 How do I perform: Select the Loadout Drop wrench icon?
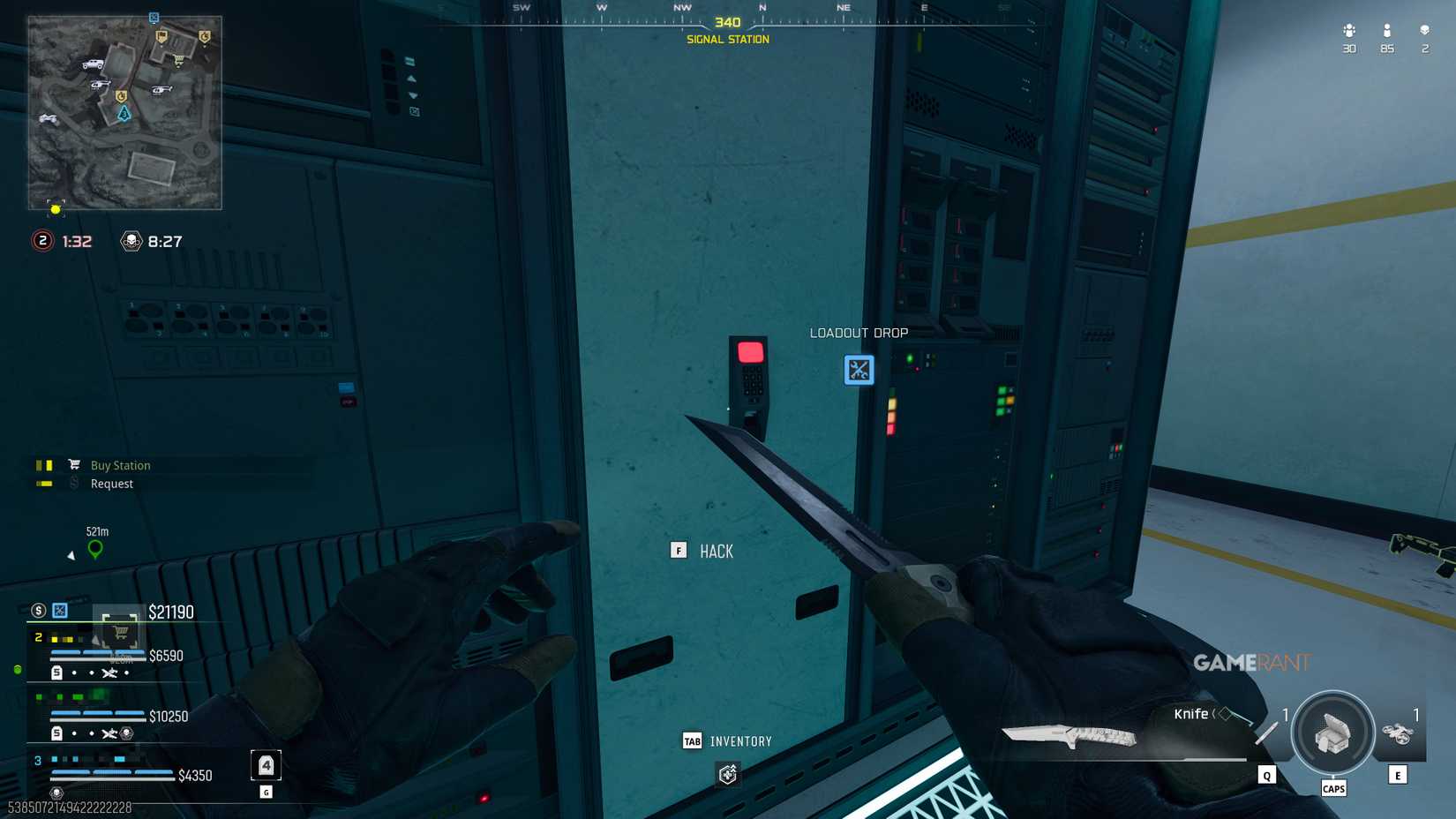click(x=857, y=371)
